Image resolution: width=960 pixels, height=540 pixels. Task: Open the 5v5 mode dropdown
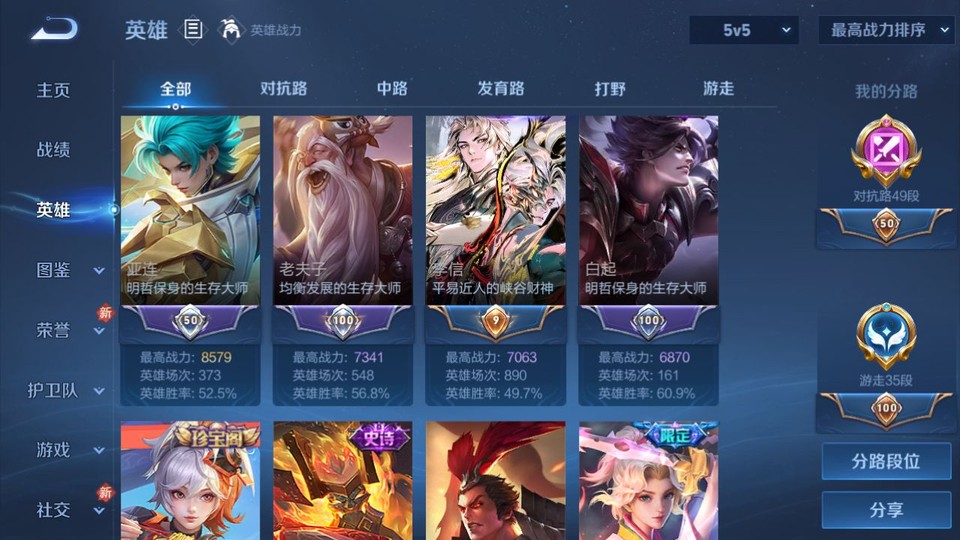pos(744,30)
